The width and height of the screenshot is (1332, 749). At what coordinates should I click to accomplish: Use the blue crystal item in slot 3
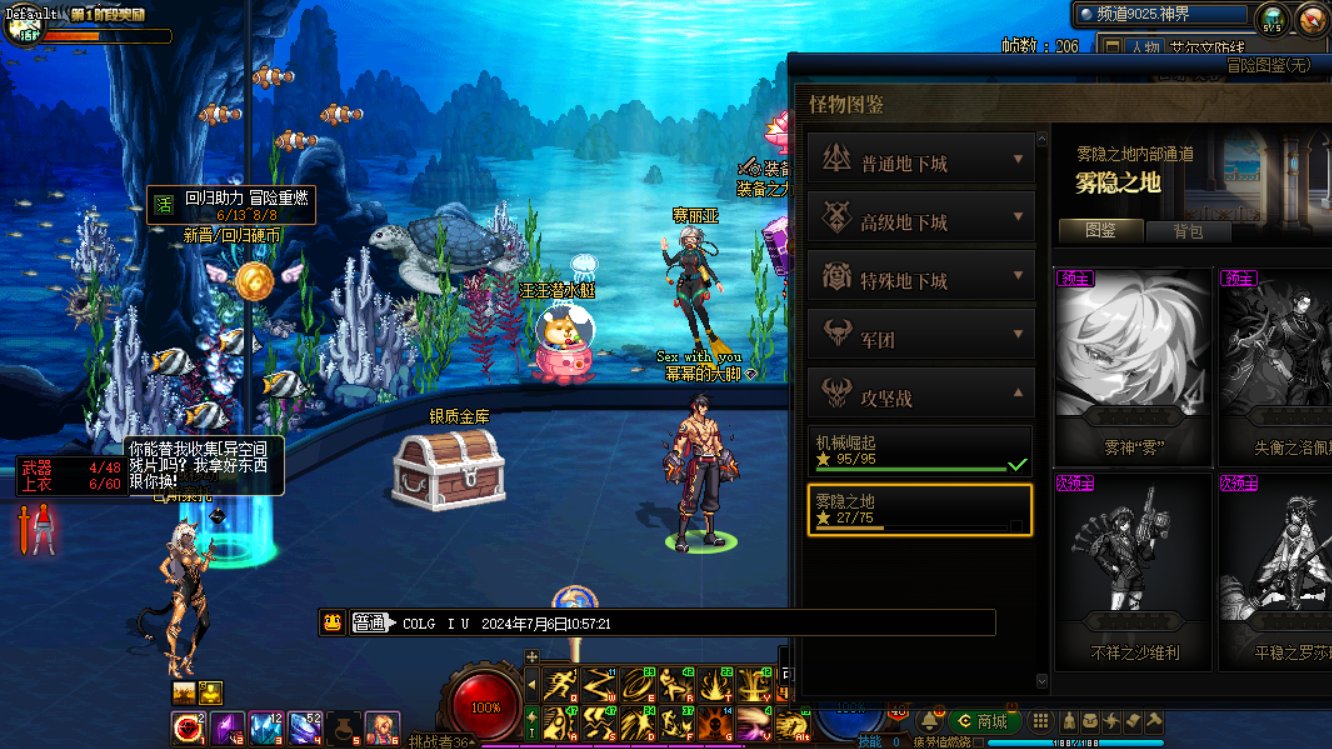[266, 727]
